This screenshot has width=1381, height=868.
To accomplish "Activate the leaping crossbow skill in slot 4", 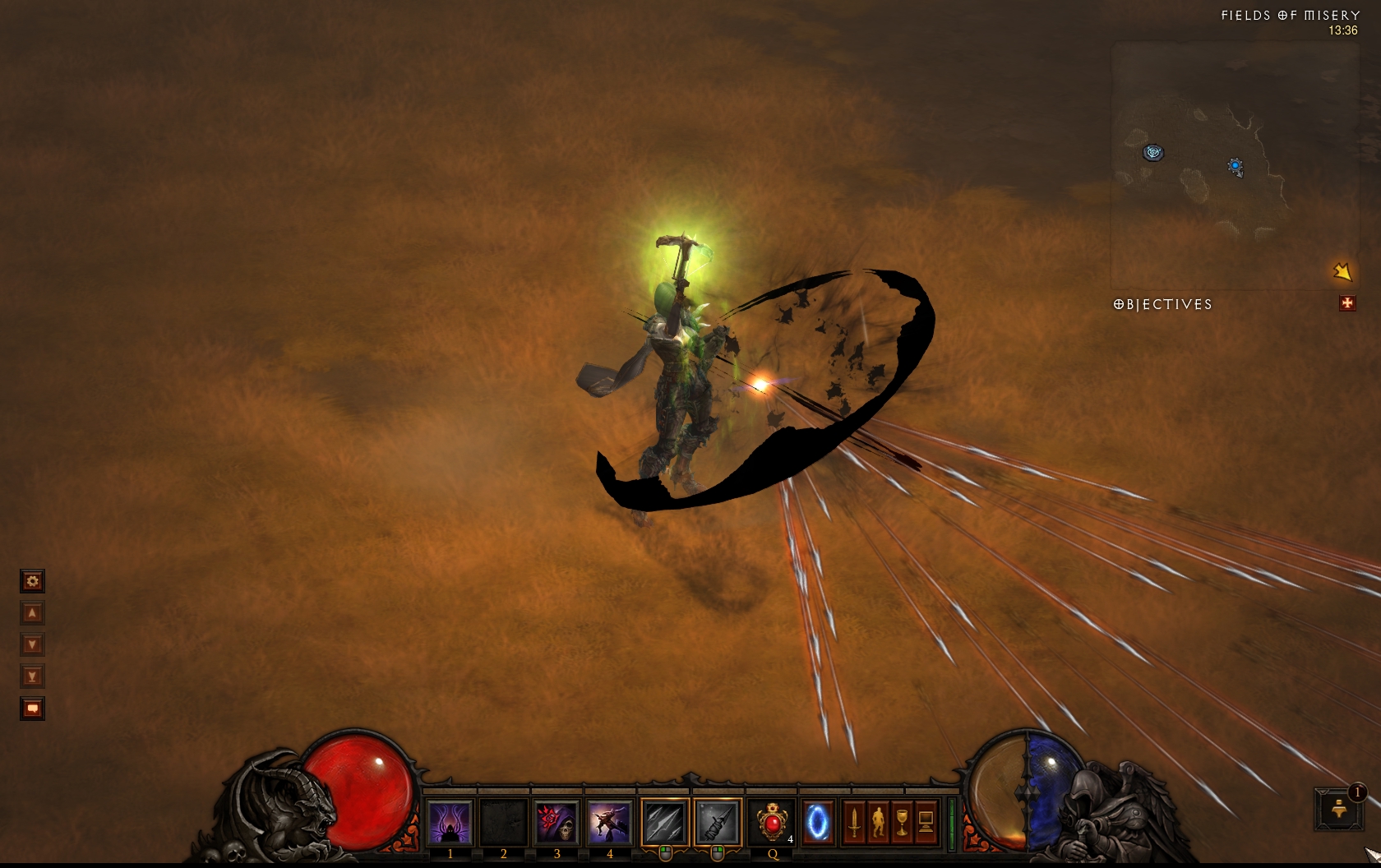I will tap(609, 822).
